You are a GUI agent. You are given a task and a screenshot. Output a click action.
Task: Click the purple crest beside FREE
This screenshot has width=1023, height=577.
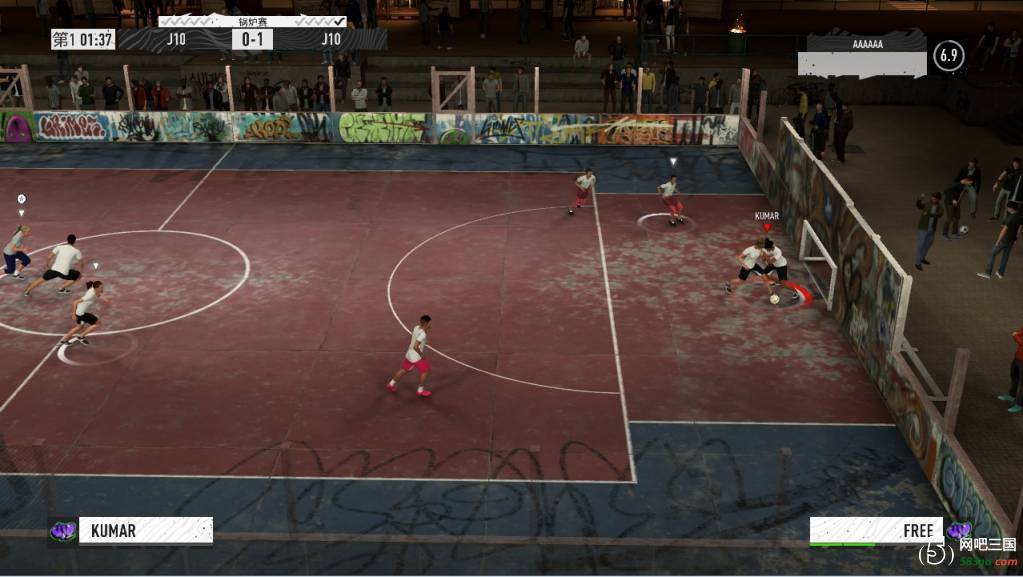click(x=957, y=530)
